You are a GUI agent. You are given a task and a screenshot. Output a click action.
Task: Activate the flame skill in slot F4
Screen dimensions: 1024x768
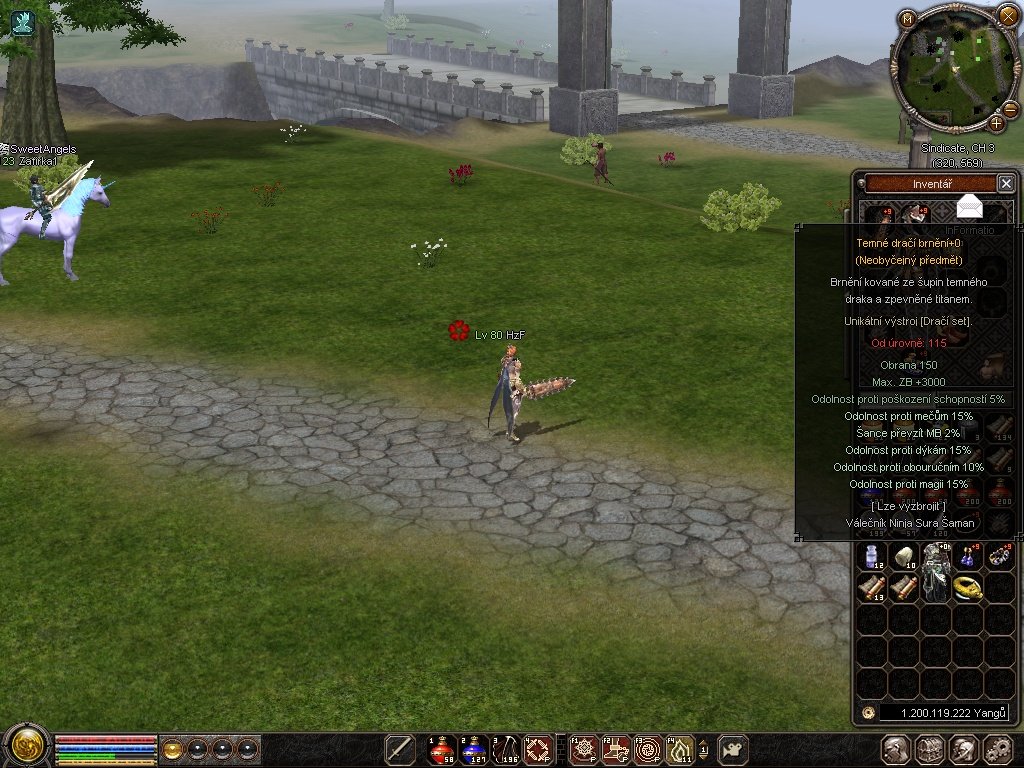680,749
